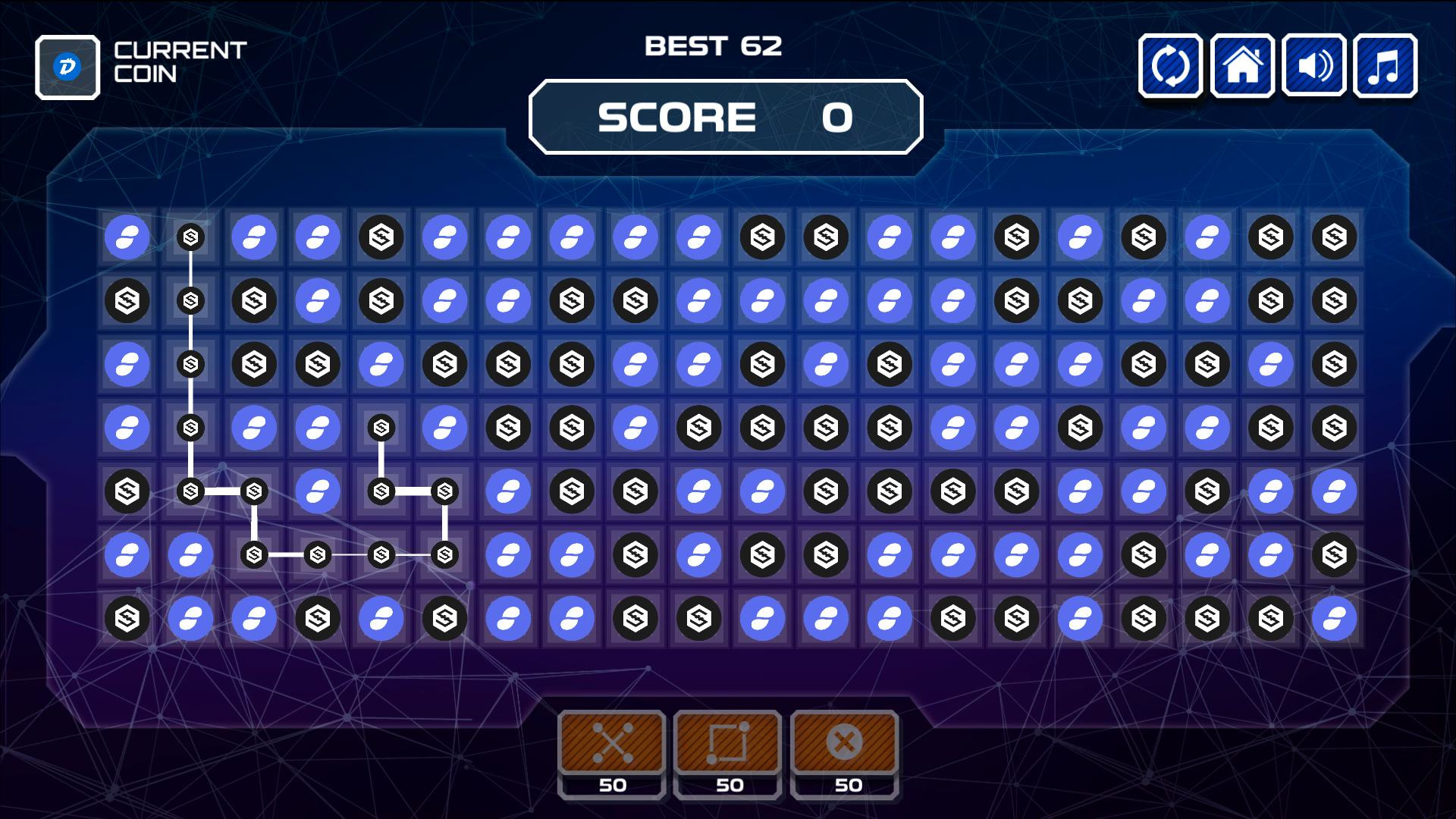This screenshot has width=1456, height=819.
Task: Click the current coin icon box
Action: pos(67,67)
